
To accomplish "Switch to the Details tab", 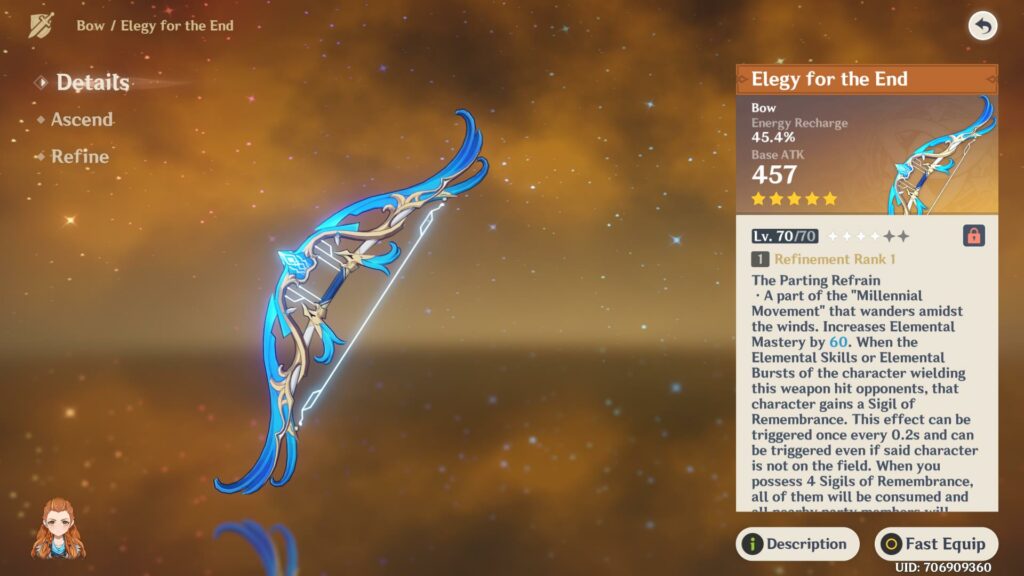I will point(92,83).
